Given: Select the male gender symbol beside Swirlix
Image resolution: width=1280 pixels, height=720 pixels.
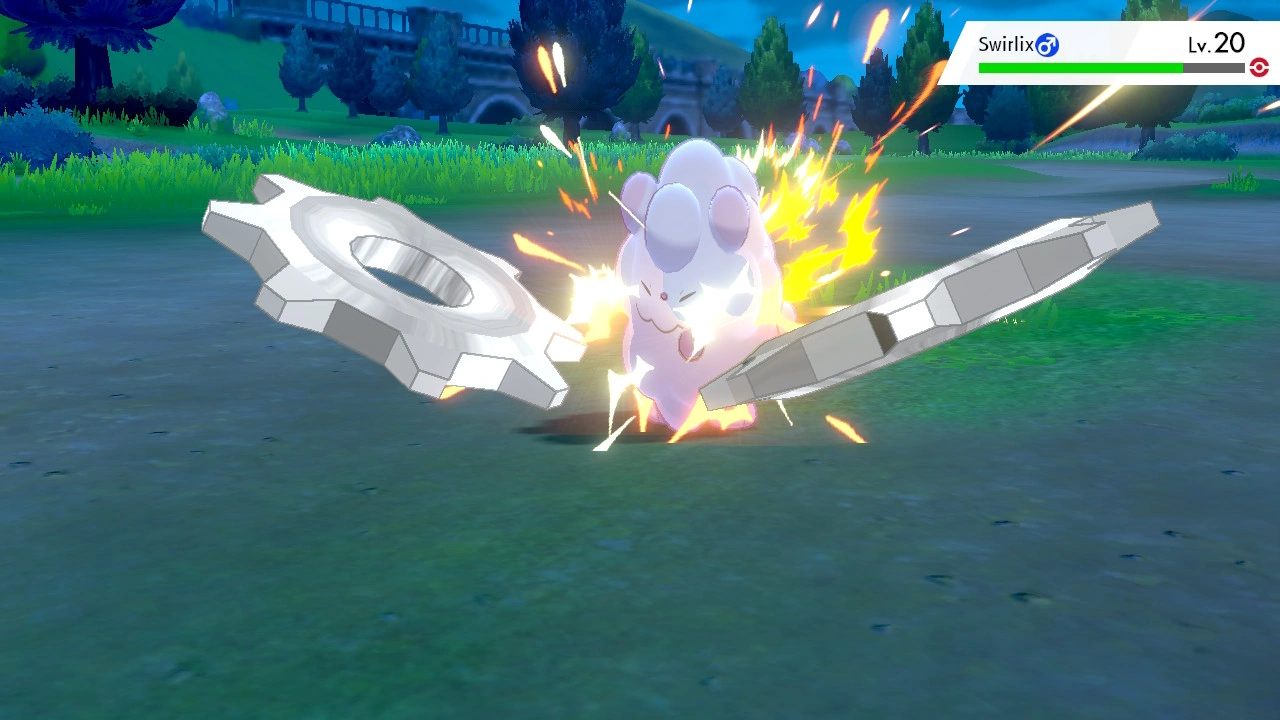Looking at the screenshot, I should pos(1046,44).
